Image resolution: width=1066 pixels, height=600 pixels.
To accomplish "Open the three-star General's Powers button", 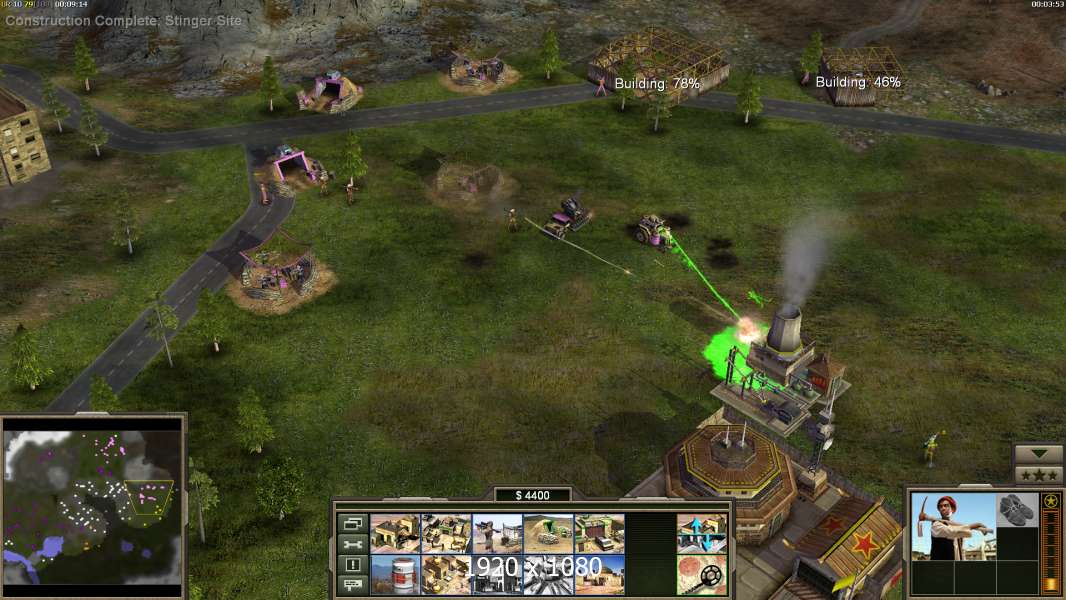I will tap(1038, 474).
